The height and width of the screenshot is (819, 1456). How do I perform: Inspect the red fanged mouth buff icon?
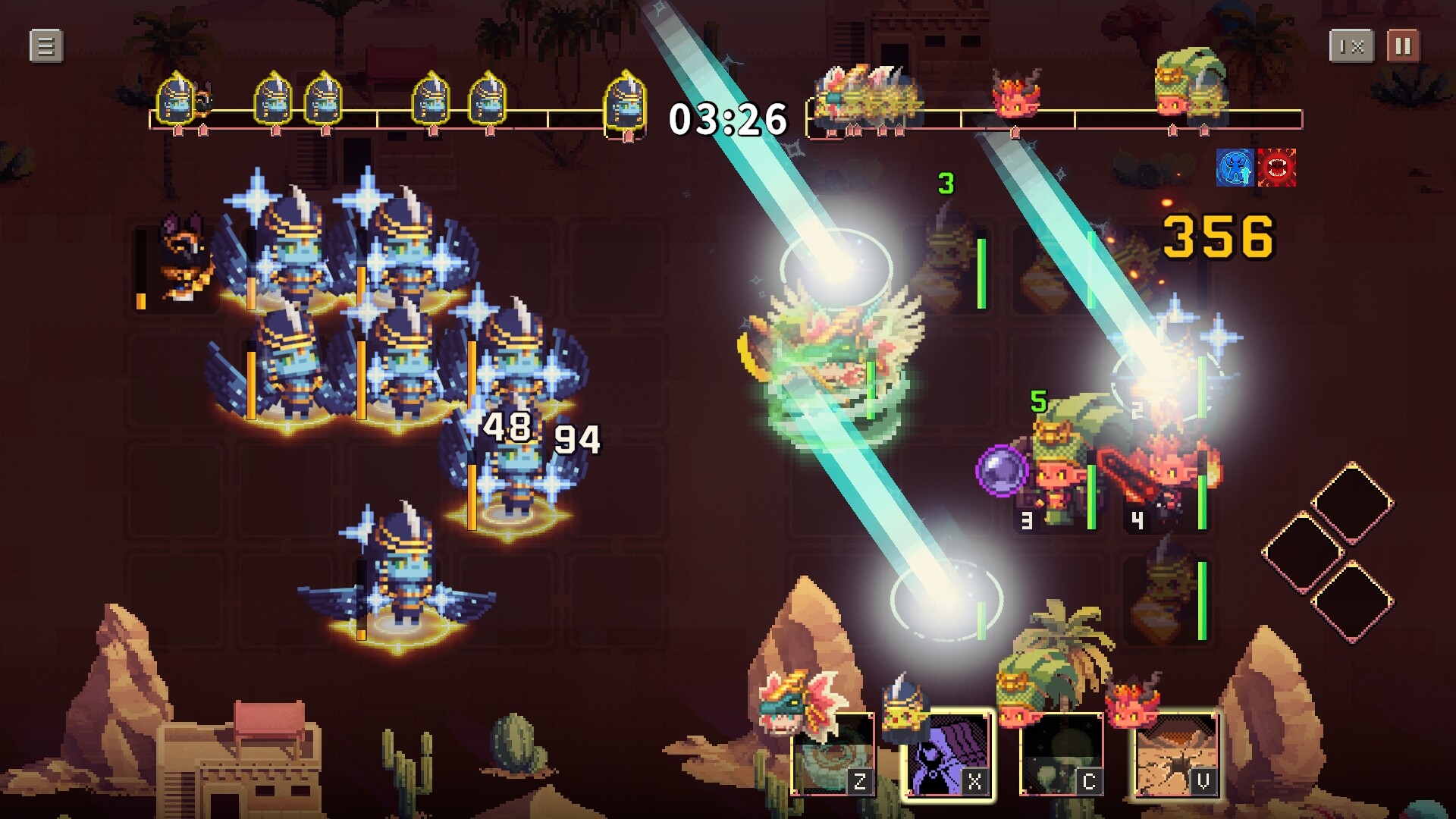point(1277,168)
